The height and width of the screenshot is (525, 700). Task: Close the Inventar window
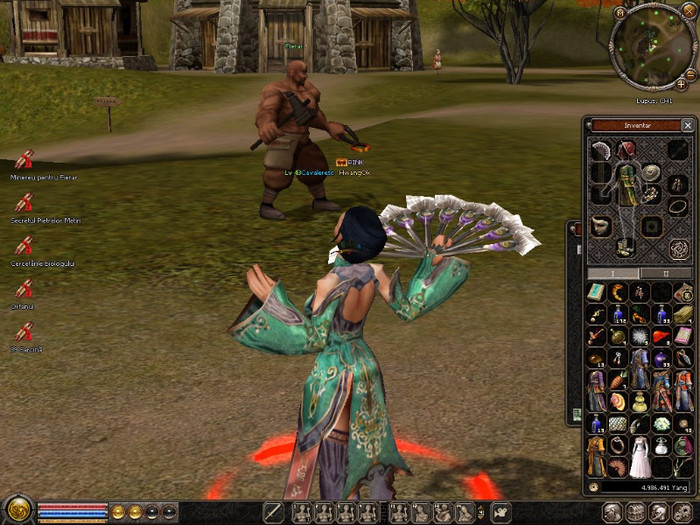pos(687,126)
